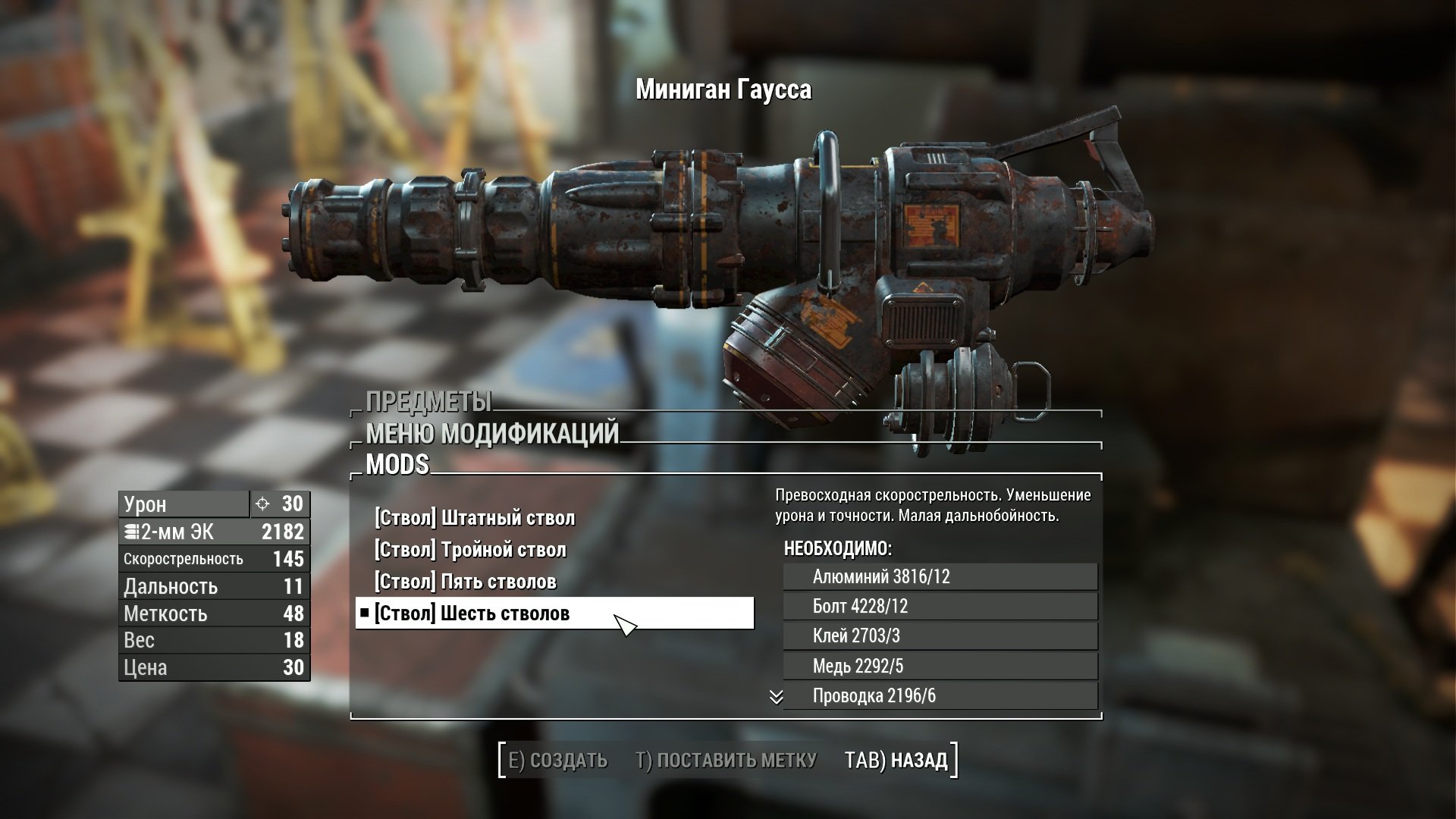Click the Клей requirement row
Screen dimensions: 1456x819
(940, 635)
